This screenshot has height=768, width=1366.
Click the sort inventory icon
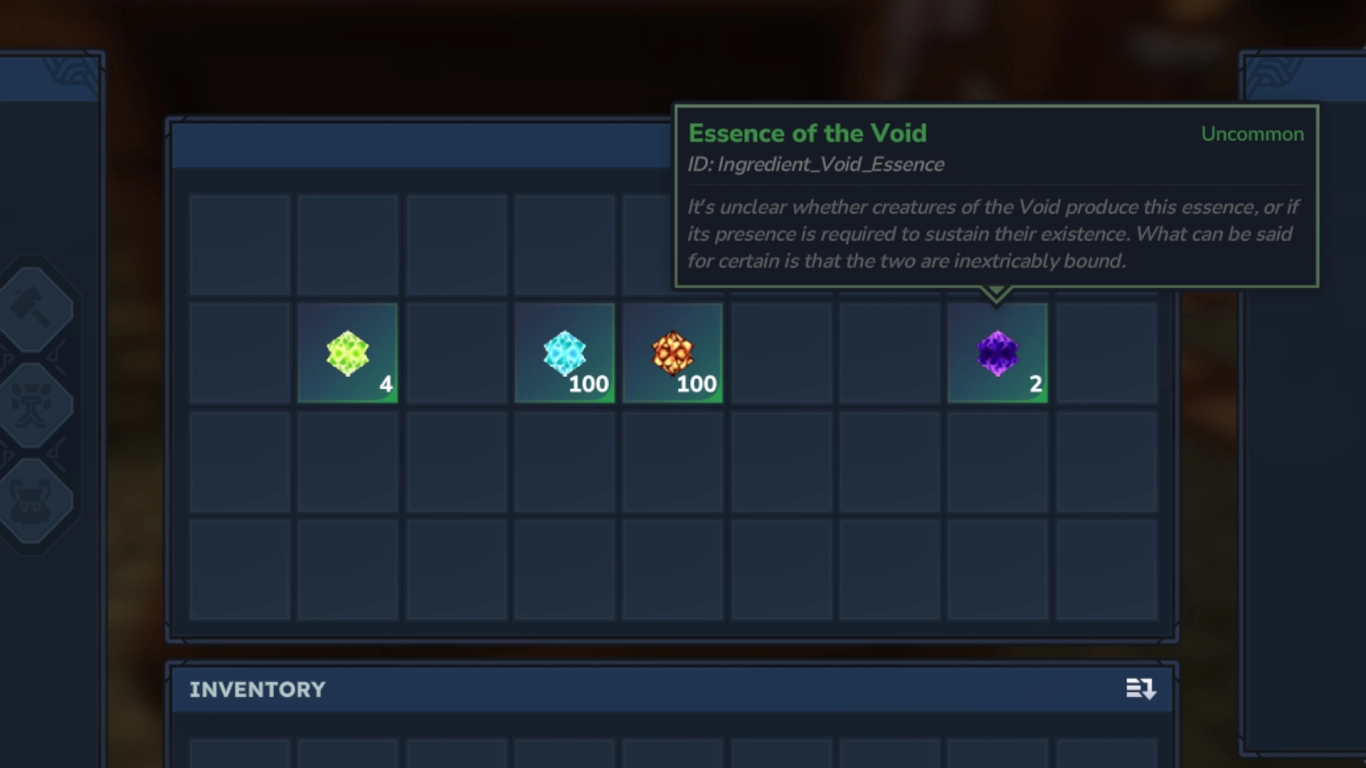point(1143,689)
